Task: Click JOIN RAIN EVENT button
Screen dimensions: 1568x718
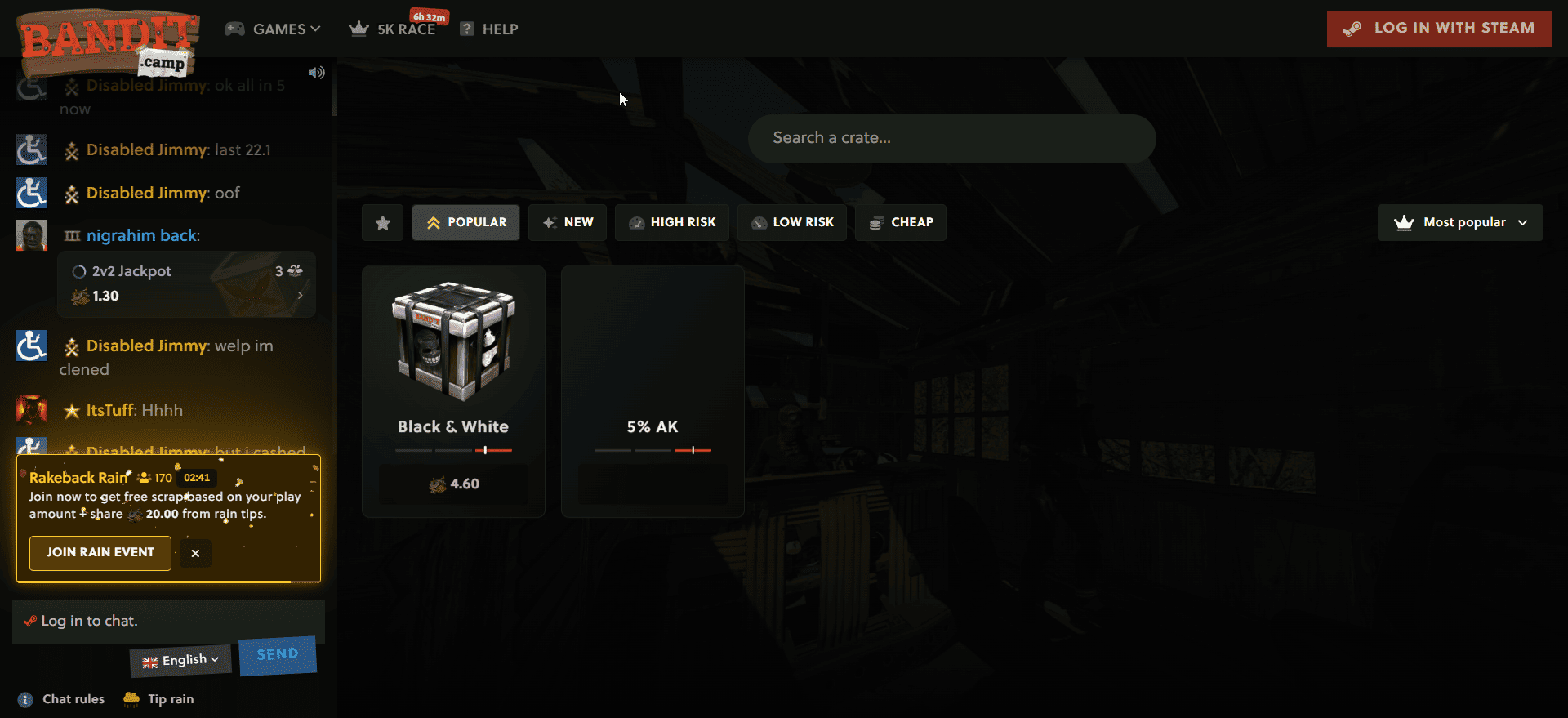Action: (x=100, y=553)
